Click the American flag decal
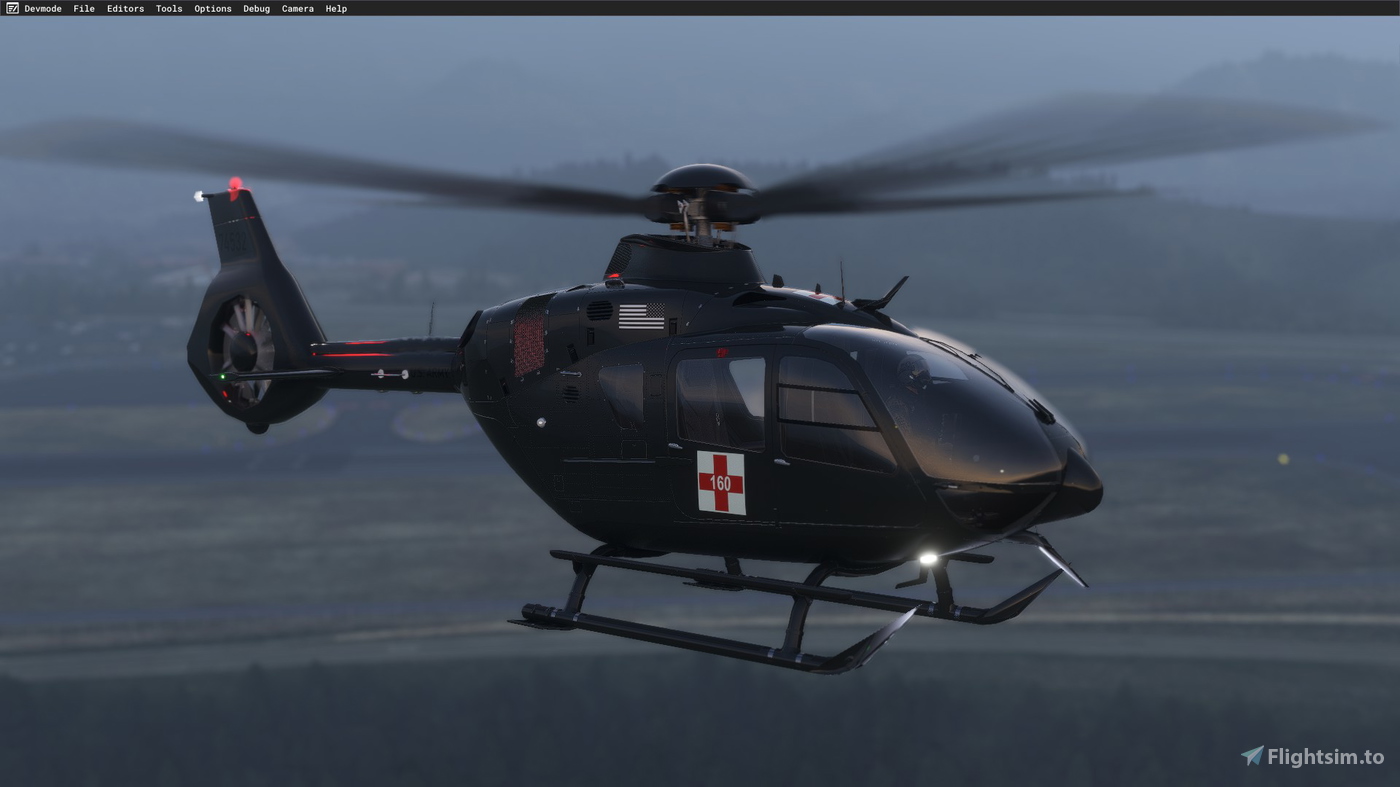 tap(641, 317)
